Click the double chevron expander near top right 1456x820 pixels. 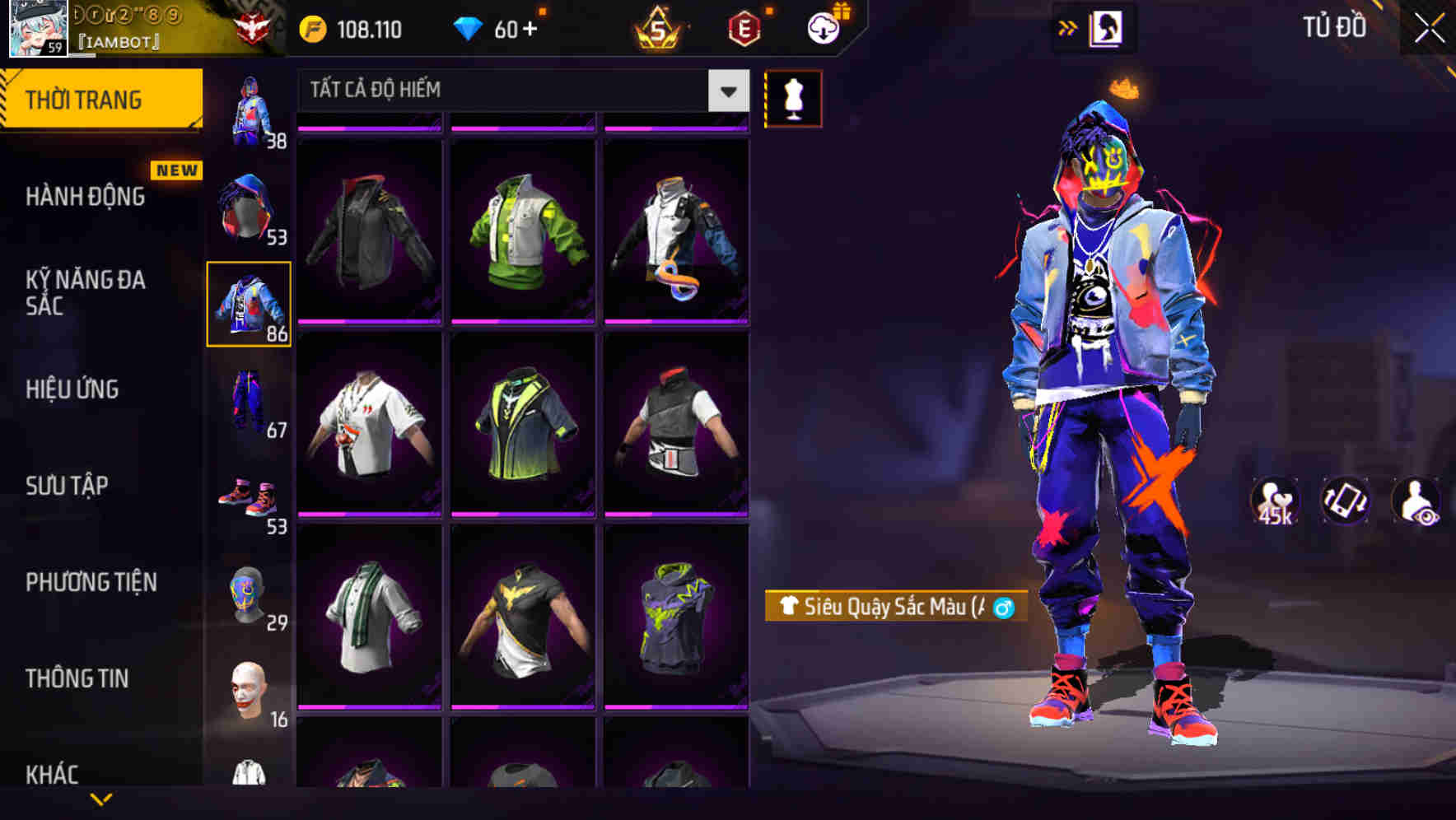(1066, 27)
